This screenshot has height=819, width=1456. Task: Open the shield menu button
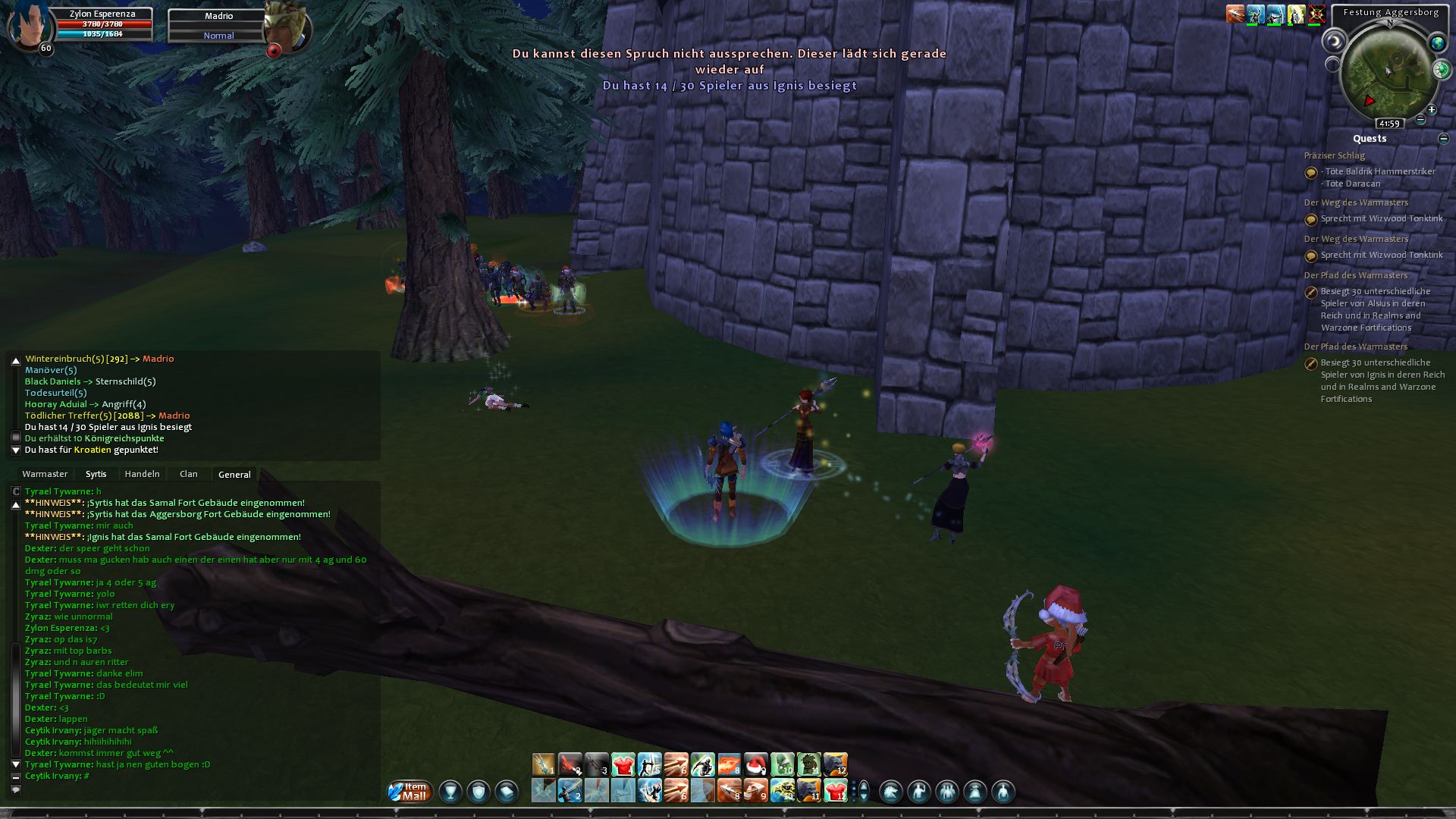tap(479, 792)
